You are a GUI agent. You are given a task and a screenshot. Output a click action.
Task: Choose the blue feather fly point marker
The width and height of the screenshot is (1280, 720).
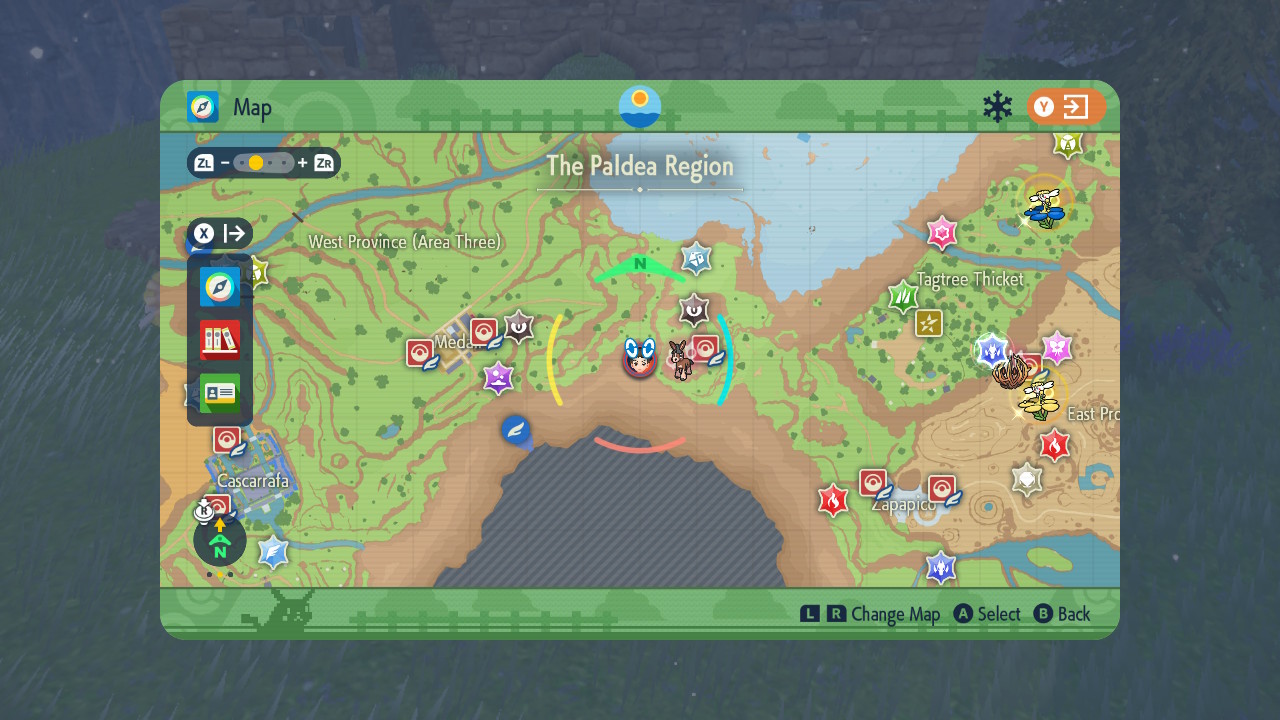tap(515, 430)
